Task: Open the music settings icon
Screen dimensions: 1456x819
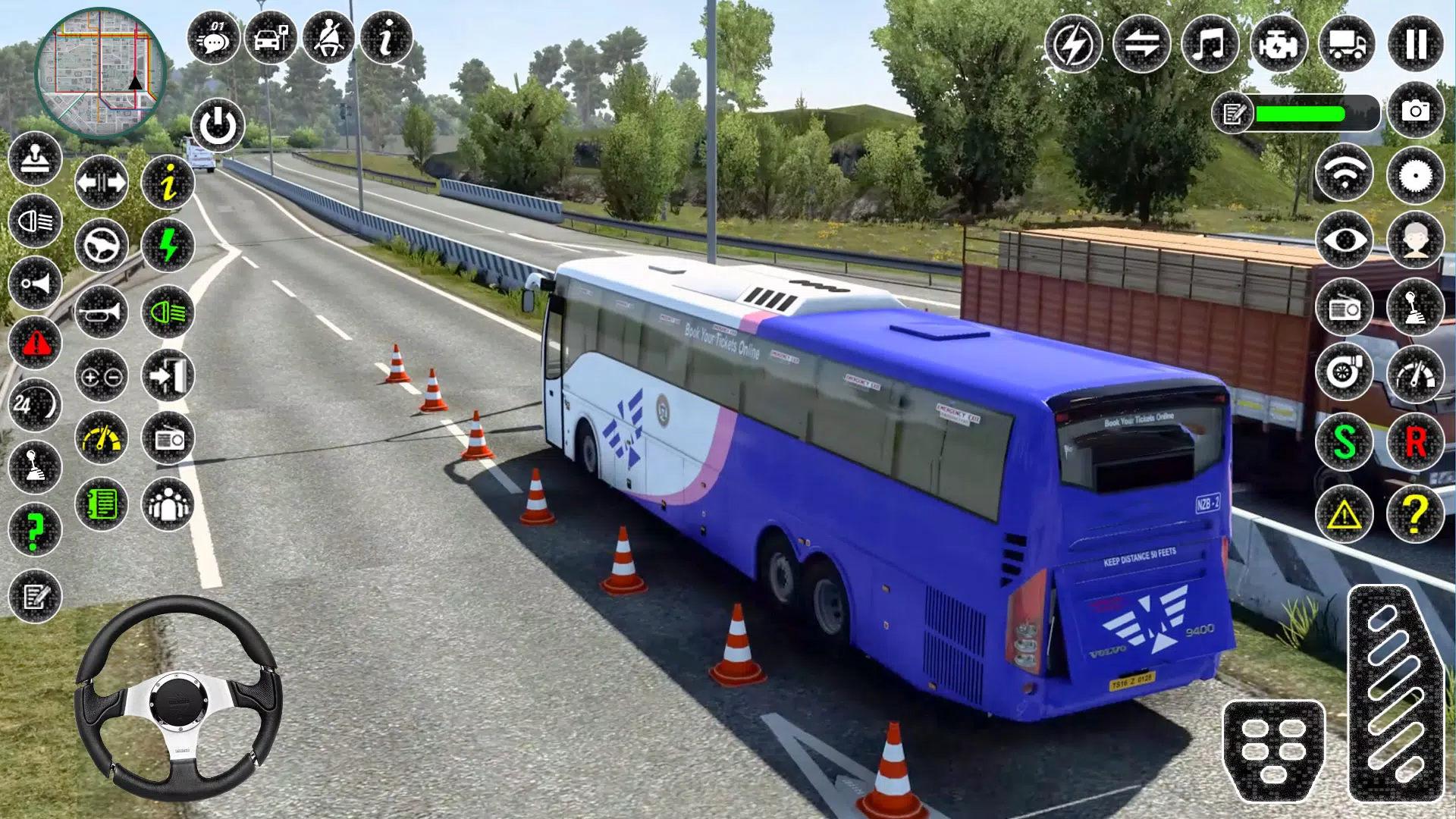Action: tap(1210, 45)
